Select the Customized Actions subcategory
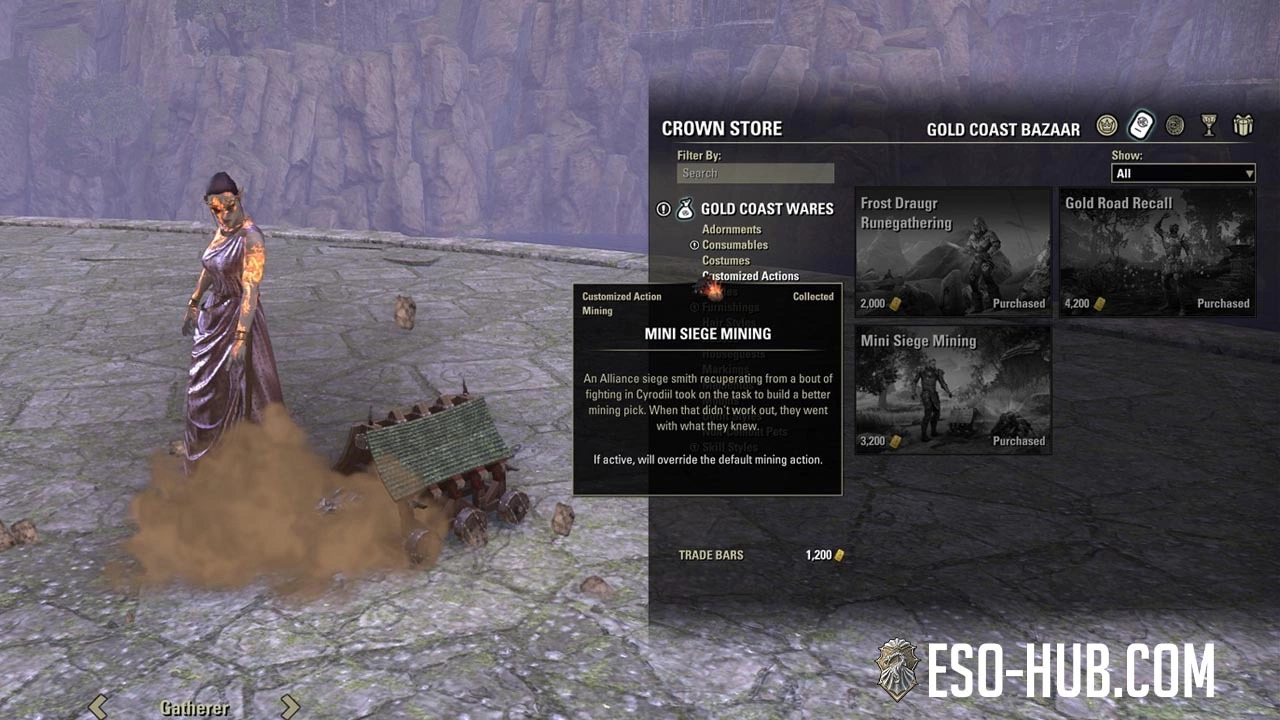Screen dimensions: 1280x720 tap(750, 276)
